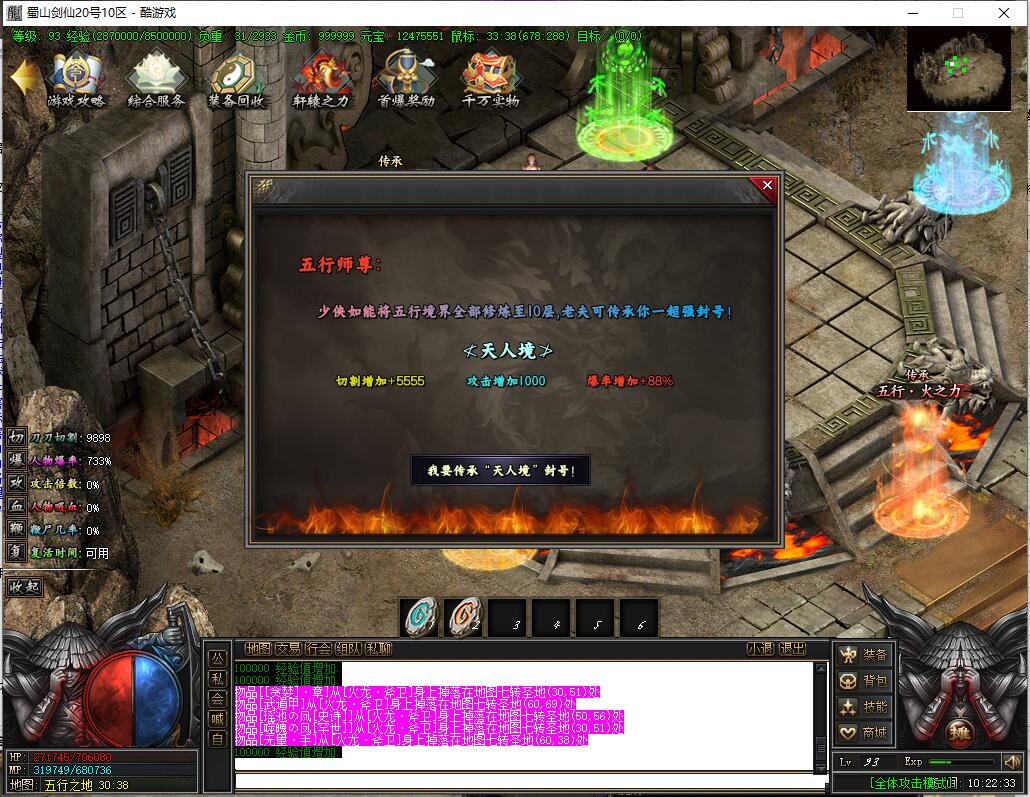Close the 五行师尊 dialog window
Image resolution: width=1030 pixels, height=797 pixels.
pos(767,185)
